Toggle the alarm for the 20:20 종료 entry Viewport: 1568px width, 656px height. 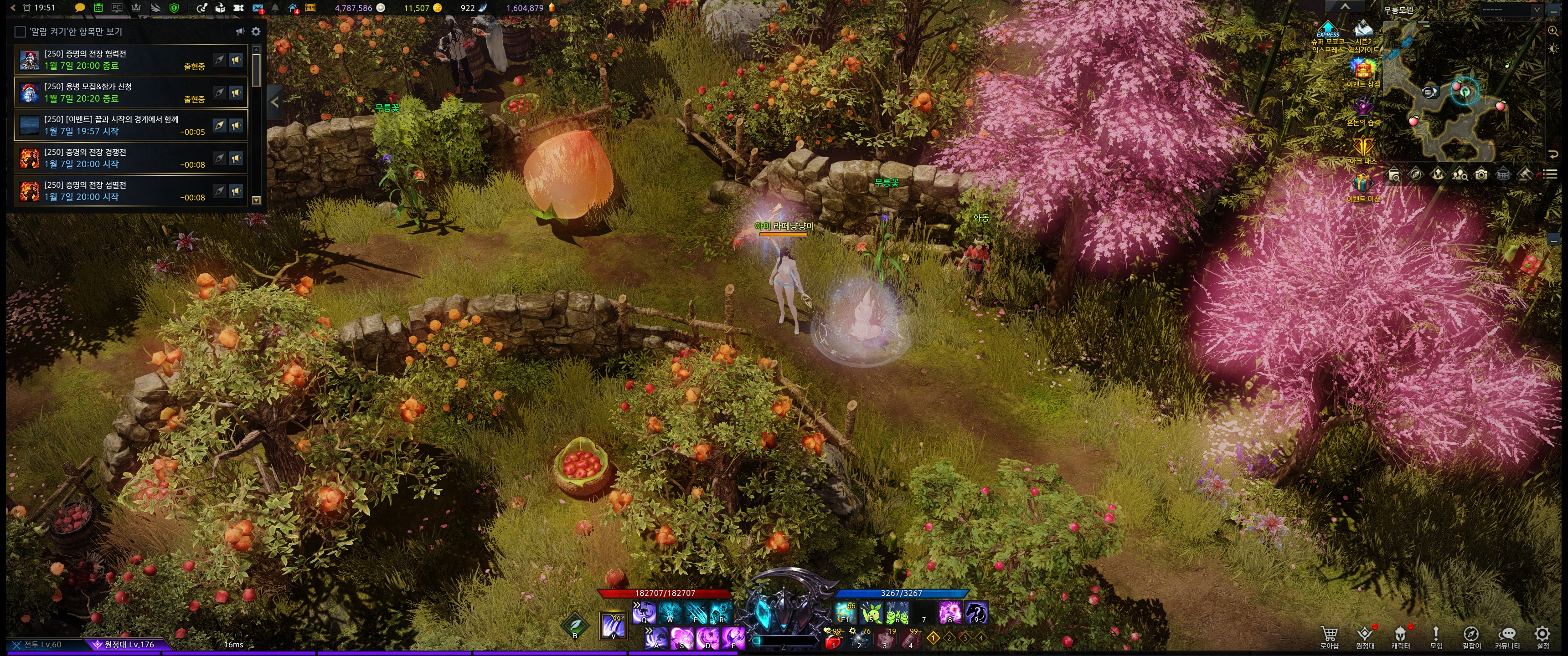[x=236, y=92]
